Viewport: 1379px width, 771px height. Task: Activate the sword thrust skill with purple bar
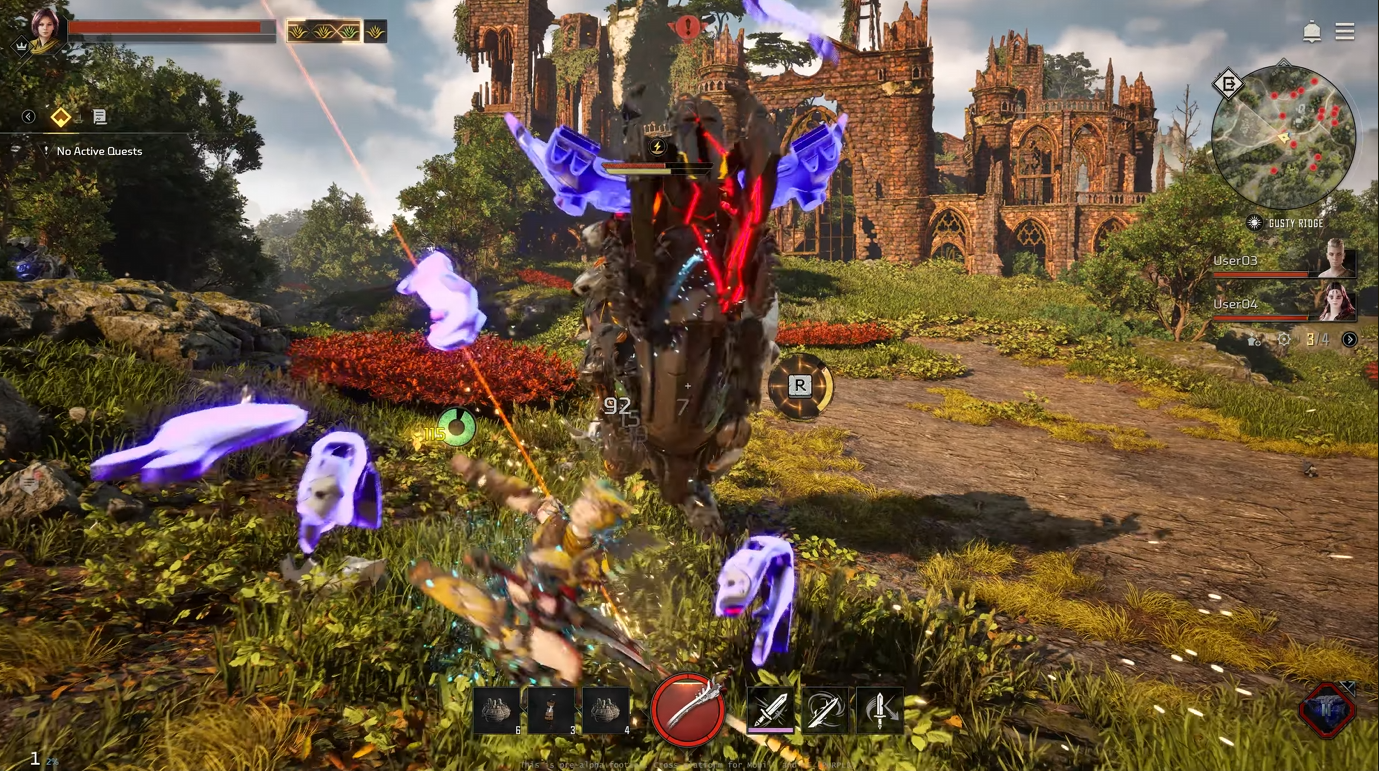click(771, 711)
